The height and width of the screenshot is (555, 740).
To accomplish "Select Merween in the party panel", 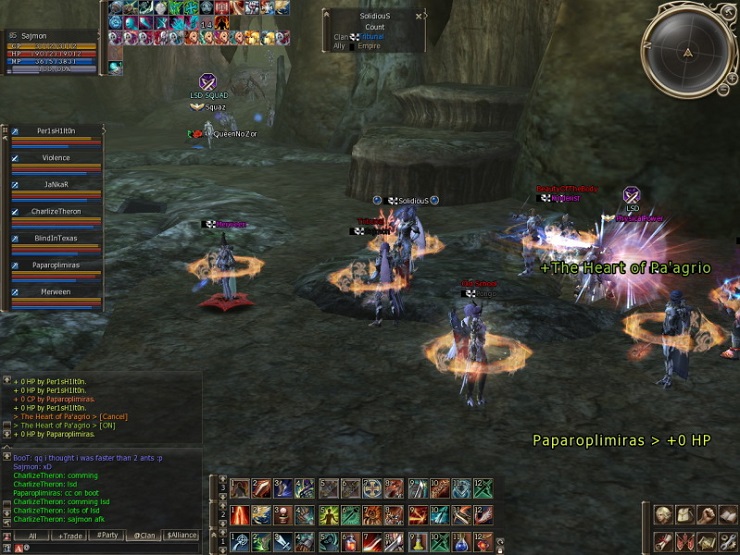I will point(56,292).
